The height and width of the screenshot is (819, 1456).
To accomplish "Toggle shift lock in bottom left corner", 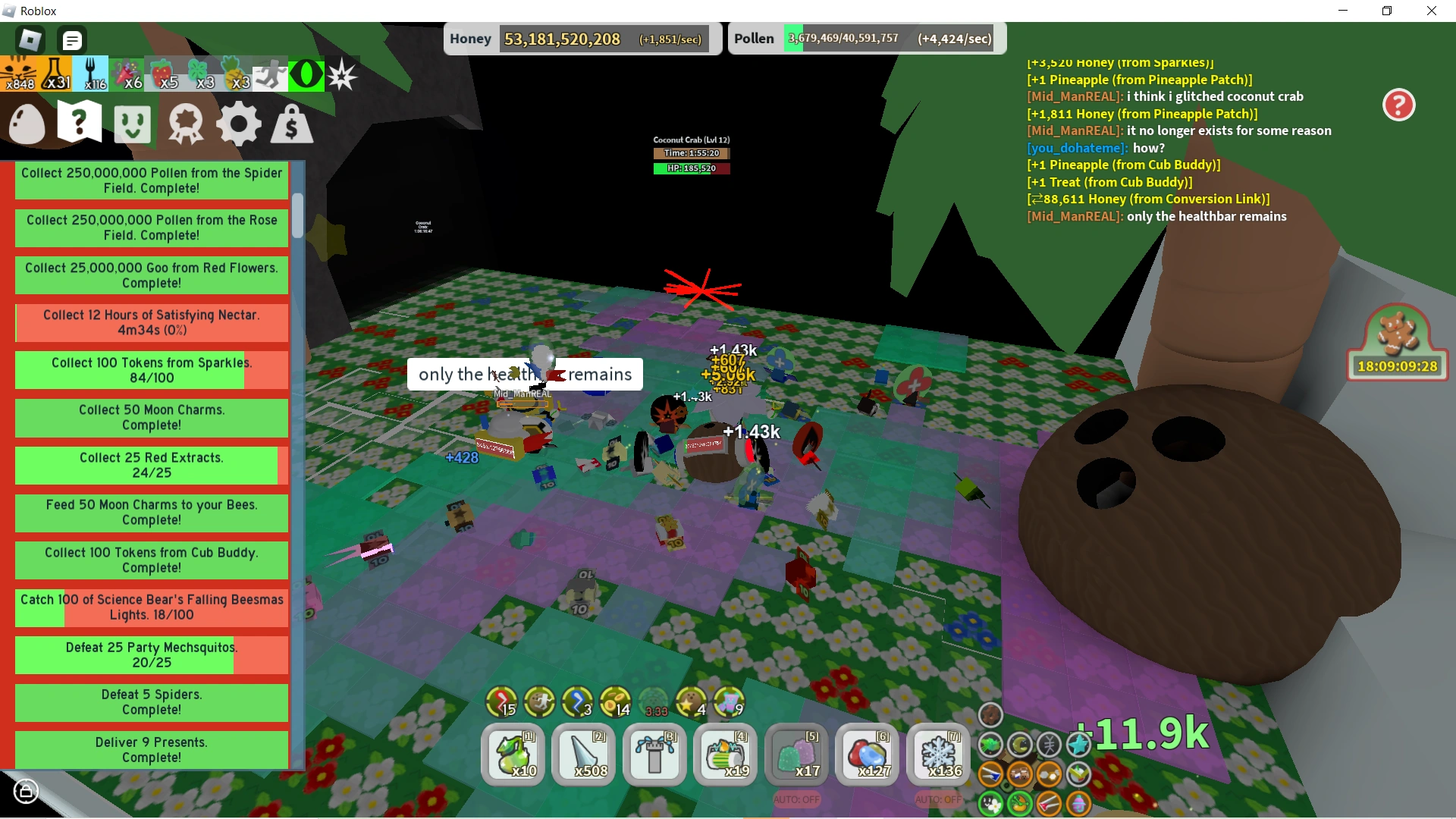I will coord(26,792).
